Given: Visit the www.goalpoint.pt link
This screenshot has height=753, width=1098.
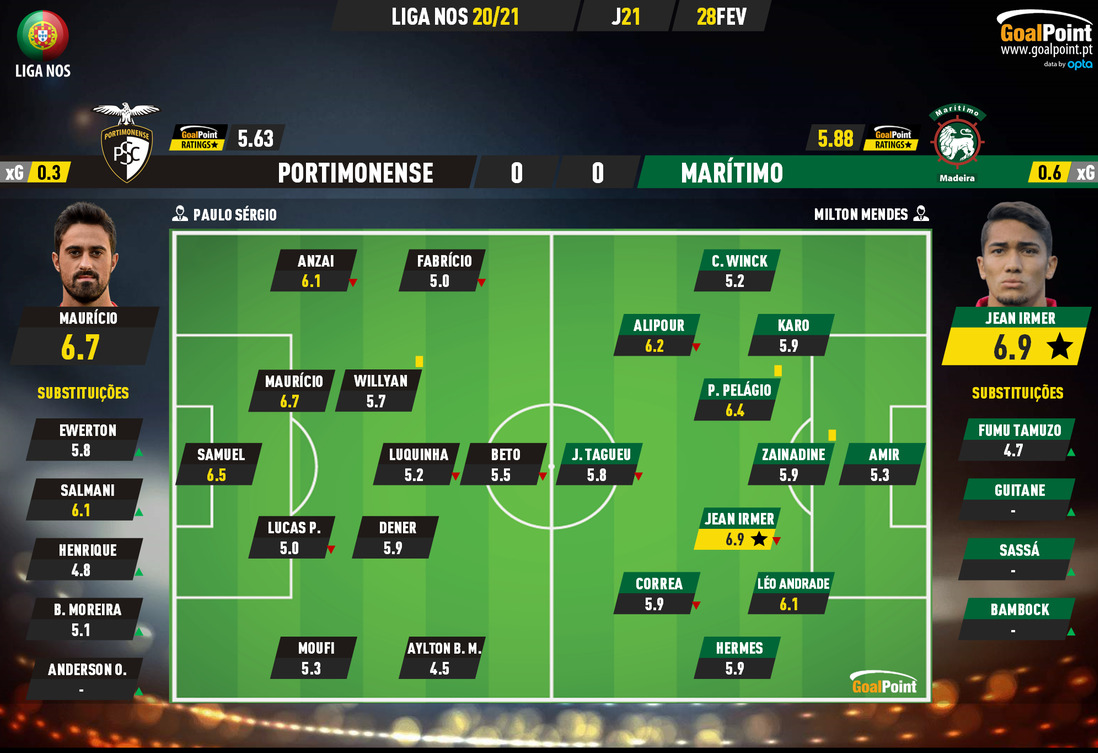Looking at the screenshot, I should pos(1045,50).
